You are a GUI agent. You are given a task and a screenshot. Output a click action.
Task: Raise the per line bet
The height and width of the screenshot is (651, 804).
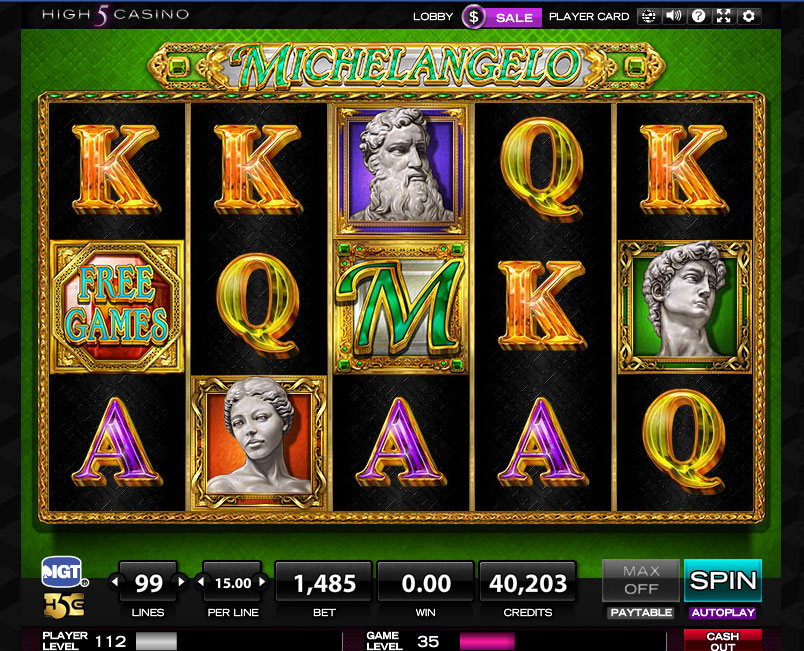click(x=261, y=581)
